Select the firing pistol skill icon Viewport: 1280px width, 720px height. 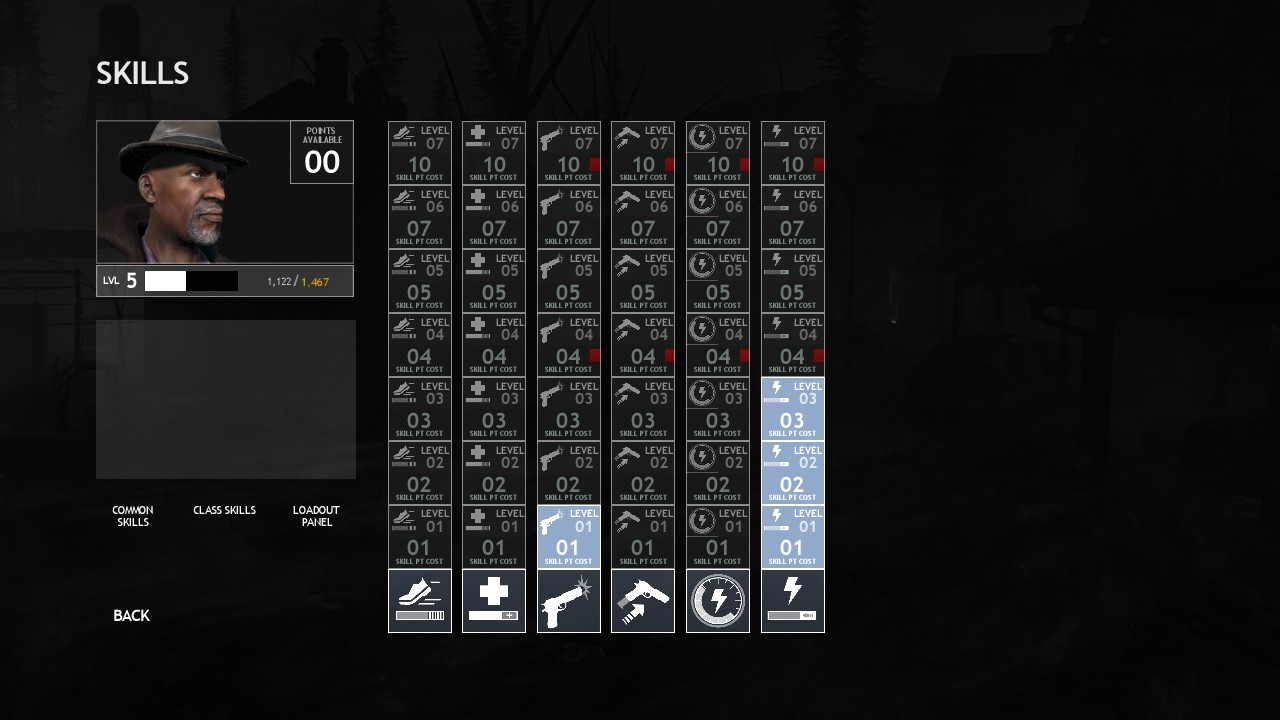point(569,601)
